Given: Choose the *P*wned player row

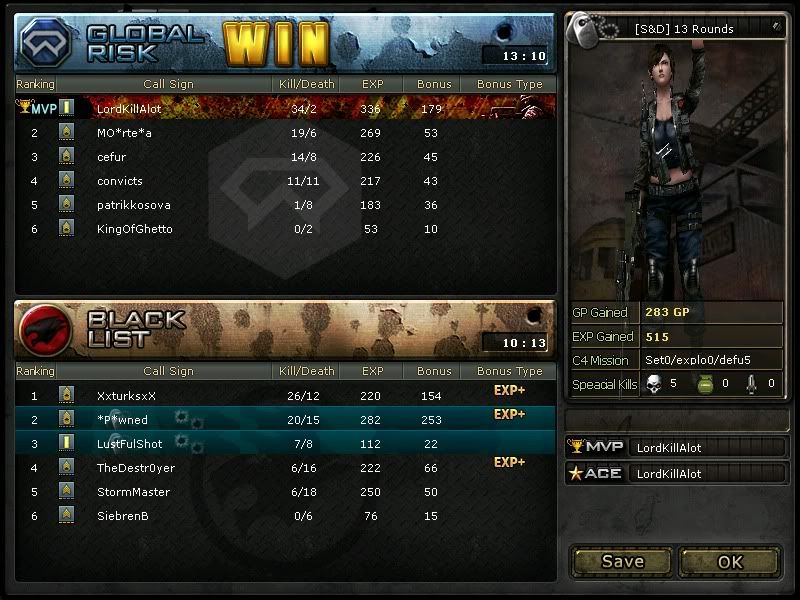Looking at the screenshot, I should pos(285,419).
